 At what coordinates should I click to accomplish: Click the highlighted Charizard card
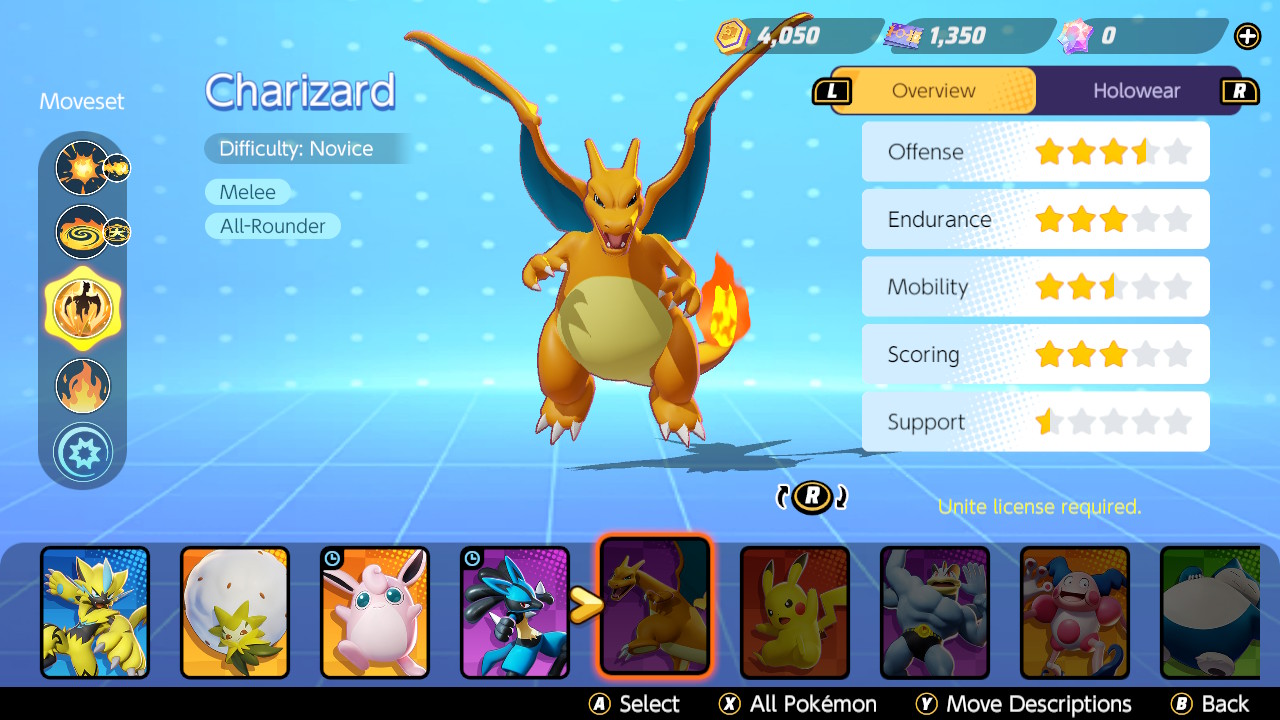point(655,606)
